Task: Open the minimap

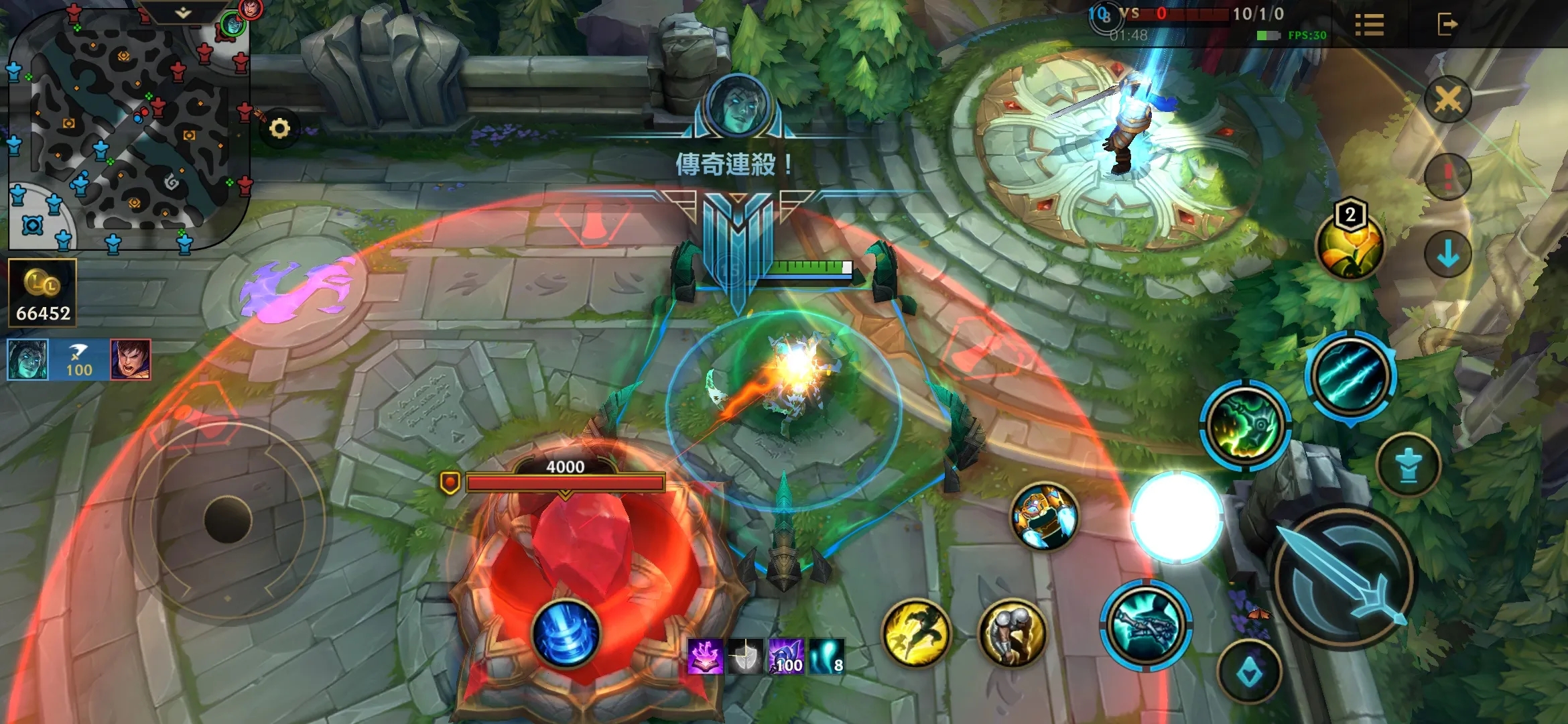Action: click(127, 127)
